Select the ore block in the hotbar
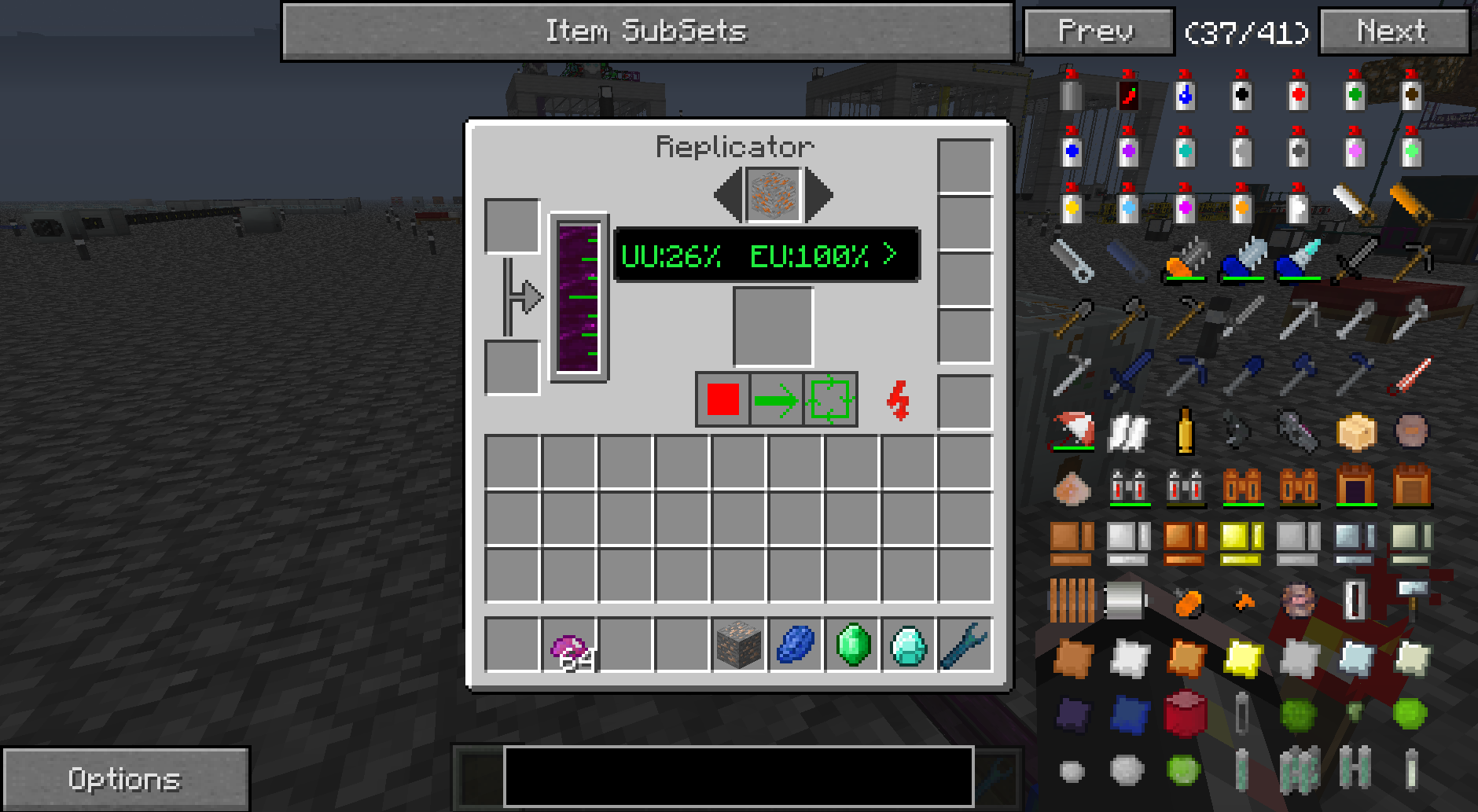The image size is (1478, 812). click(739, 645)
